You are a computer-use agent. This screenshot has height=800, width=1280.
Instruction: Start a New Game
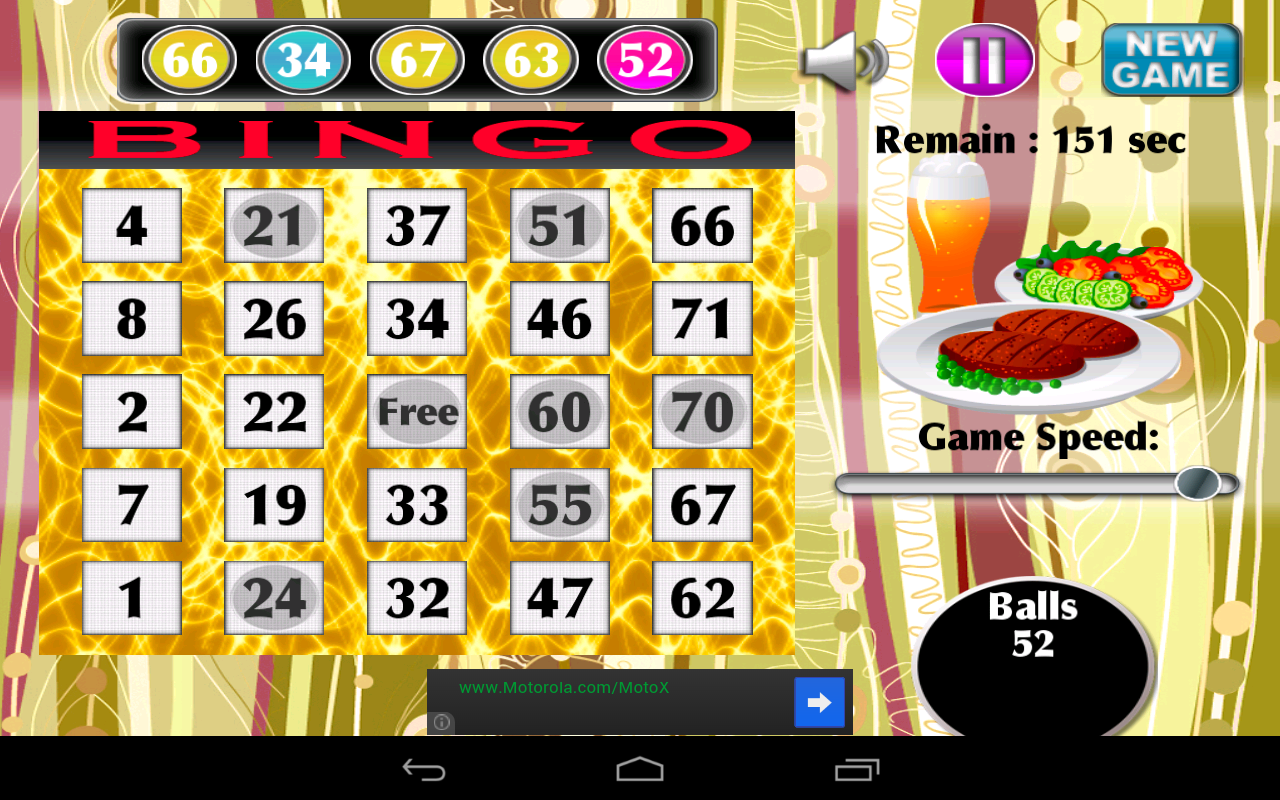[1171, 60]
